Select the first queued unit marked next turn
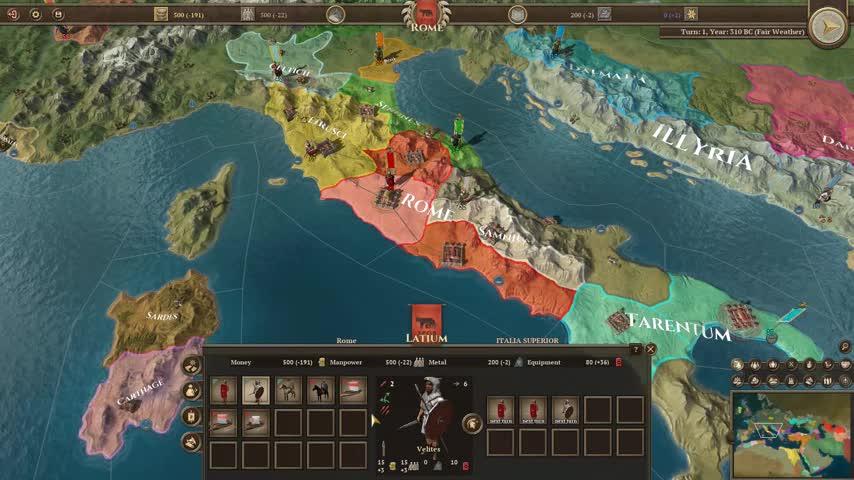This screenshot has height=480, width=854. point(501,410)
